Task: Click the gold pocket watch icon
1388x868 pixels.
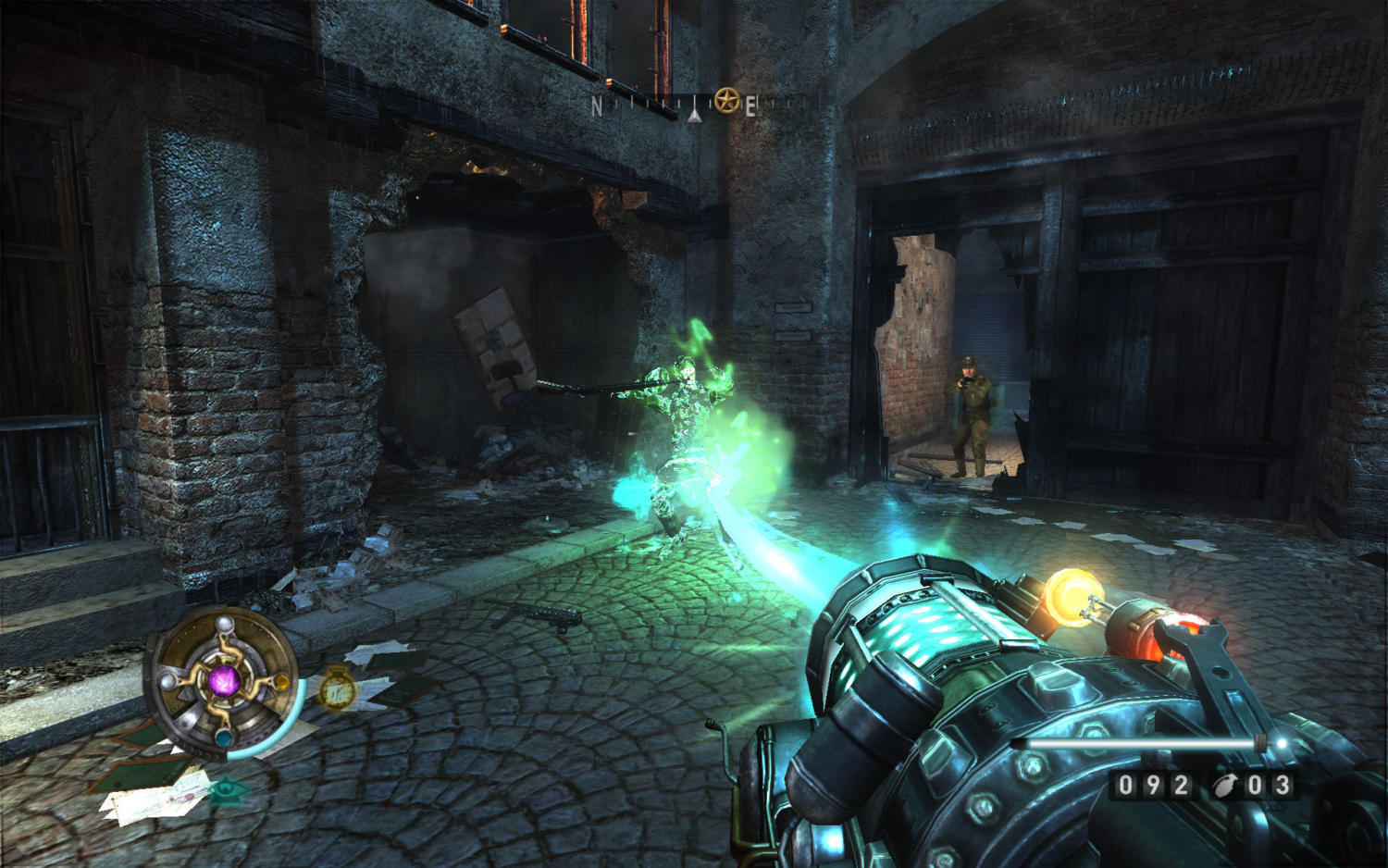Action: (x=338, y=689)
